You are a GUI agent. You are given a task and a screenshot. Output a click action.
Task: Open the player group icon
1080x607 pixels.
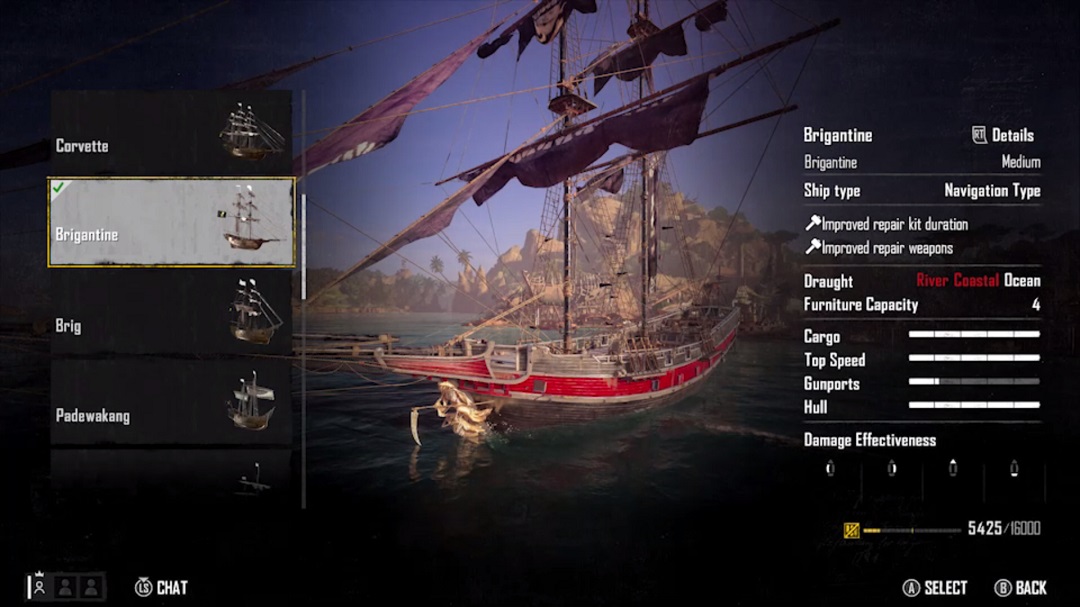pyautogui.click(x=66, y=586)
